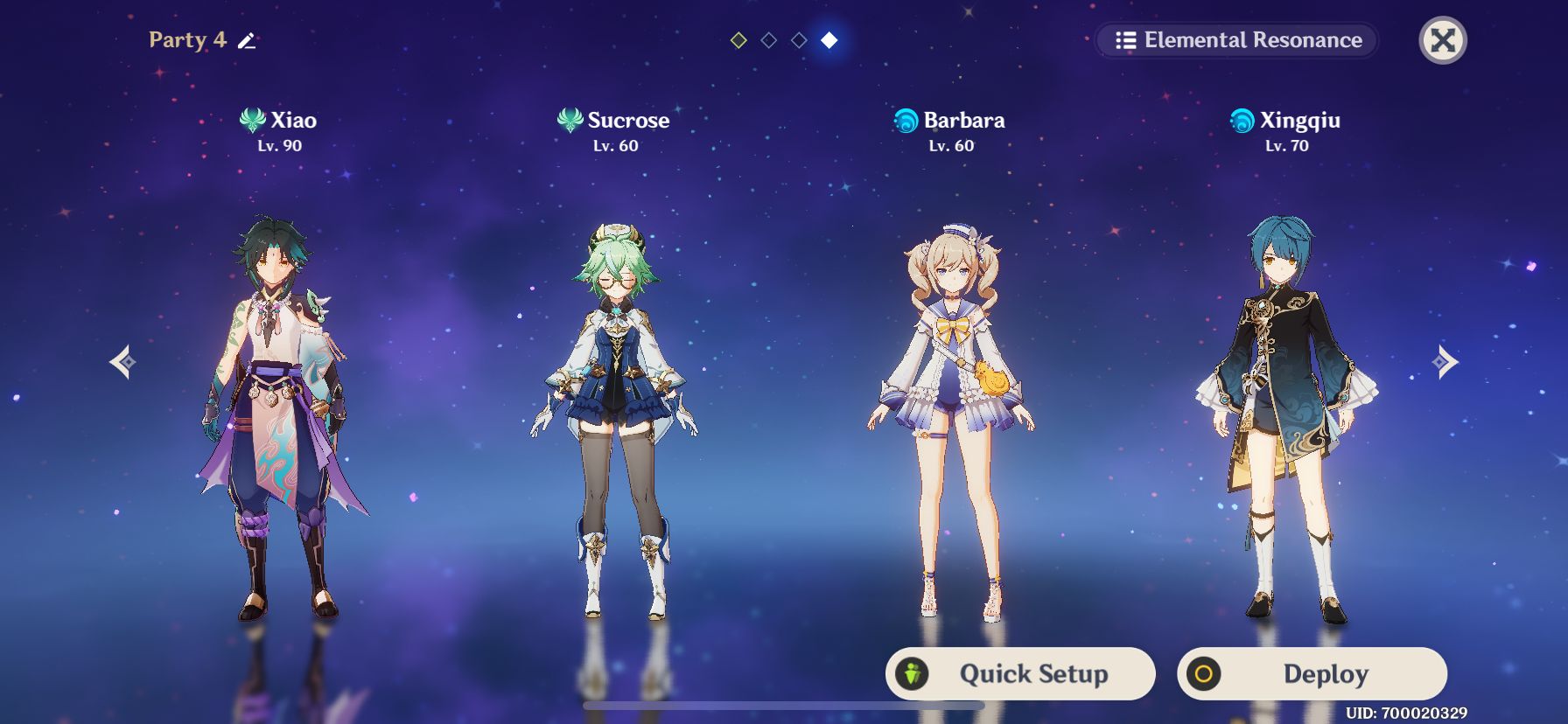Select the Anemo icon next to Sucrose

[569, 121]
